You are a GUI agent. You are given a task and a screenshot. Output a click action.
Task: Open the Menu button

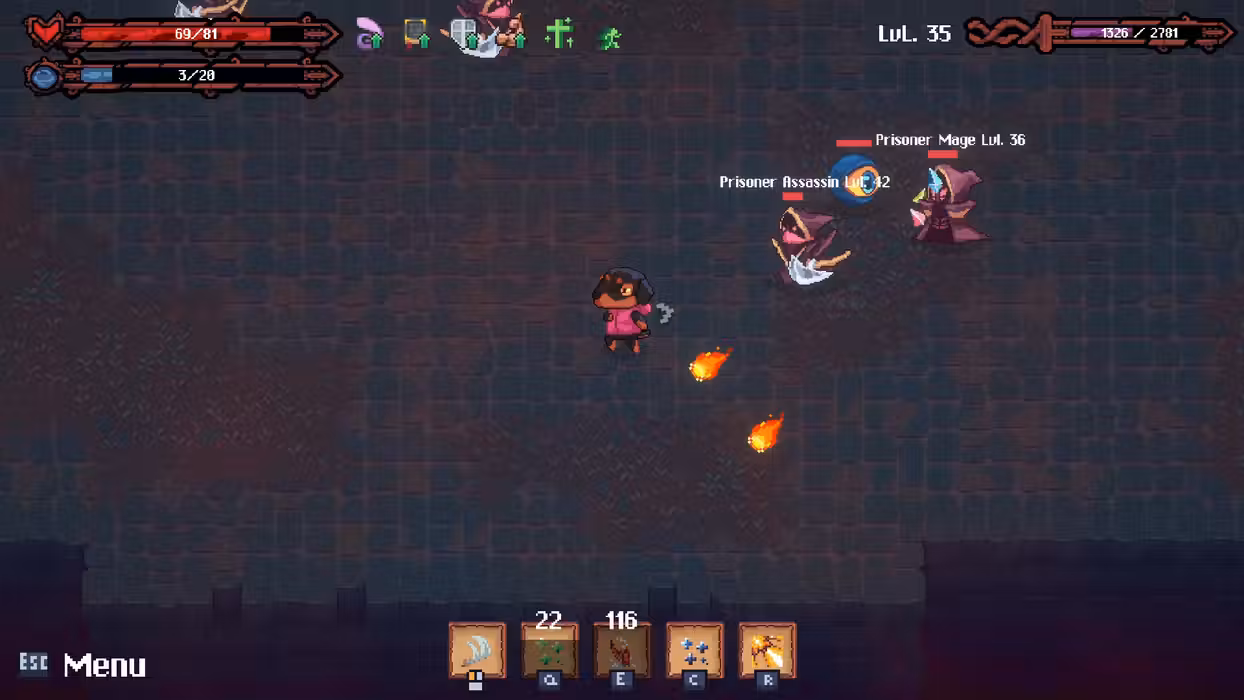tap(103, 665)
